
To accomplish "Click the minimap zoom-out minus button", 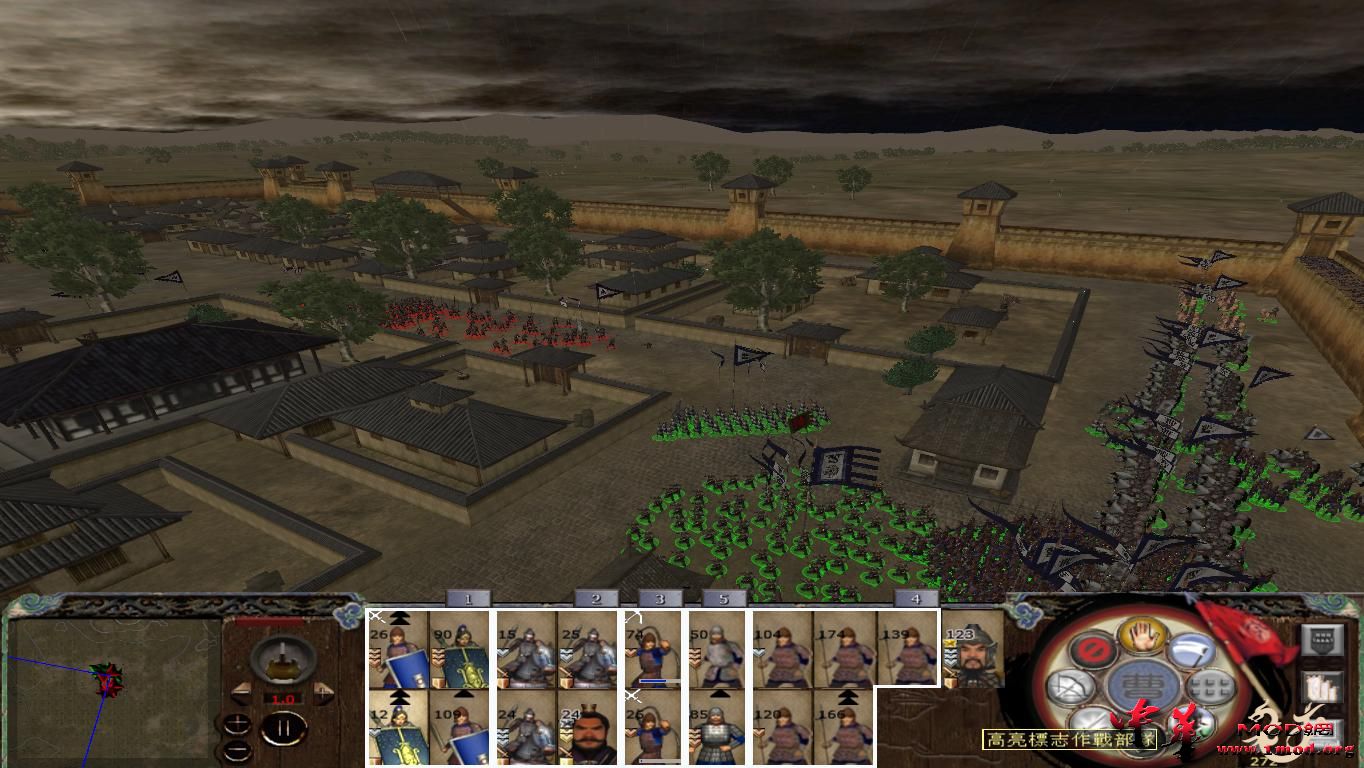I will pos(236,750).
